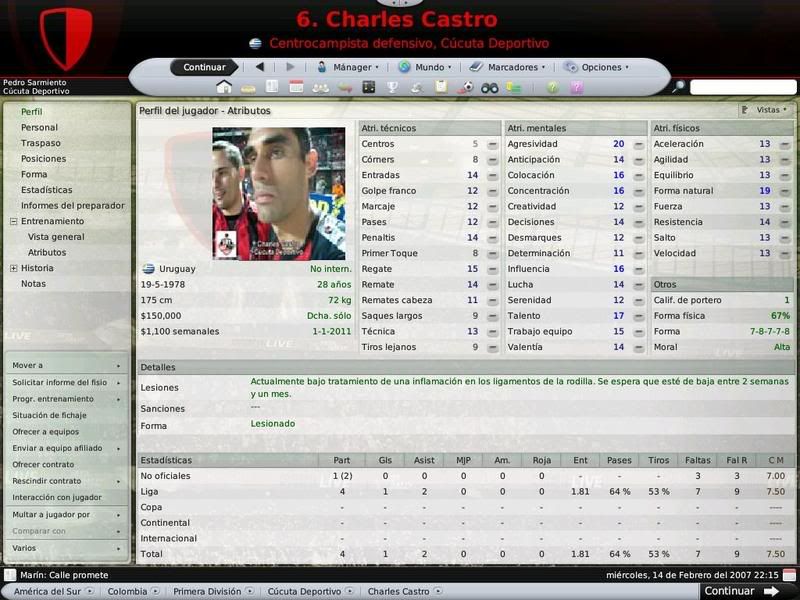
Task: Open the Estadísticas page
Action: point(46,189)
